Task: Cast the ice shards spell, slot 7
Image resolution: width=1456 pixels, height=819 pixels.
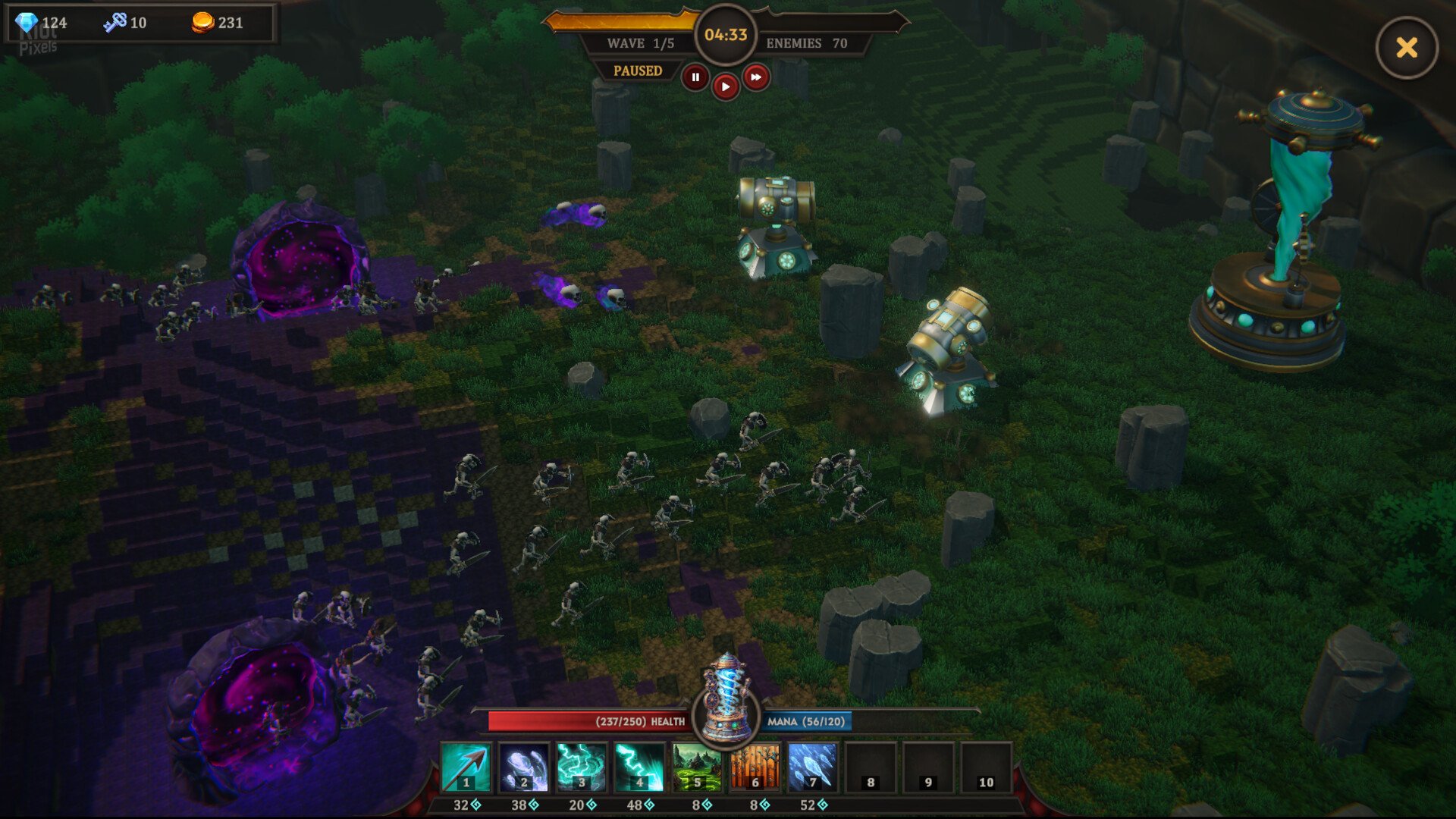Action: click(812, 767)
